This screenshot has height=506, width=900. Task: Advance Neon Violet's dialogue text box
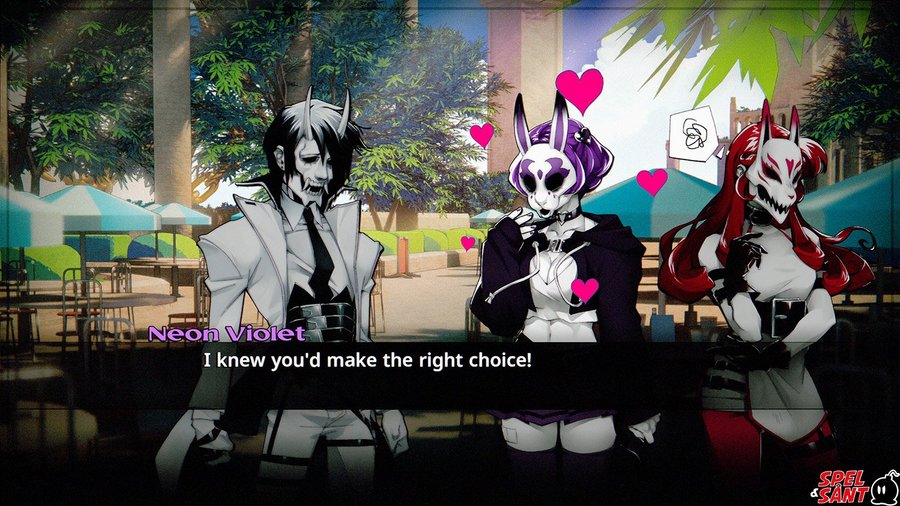click(x=450, y=372)
